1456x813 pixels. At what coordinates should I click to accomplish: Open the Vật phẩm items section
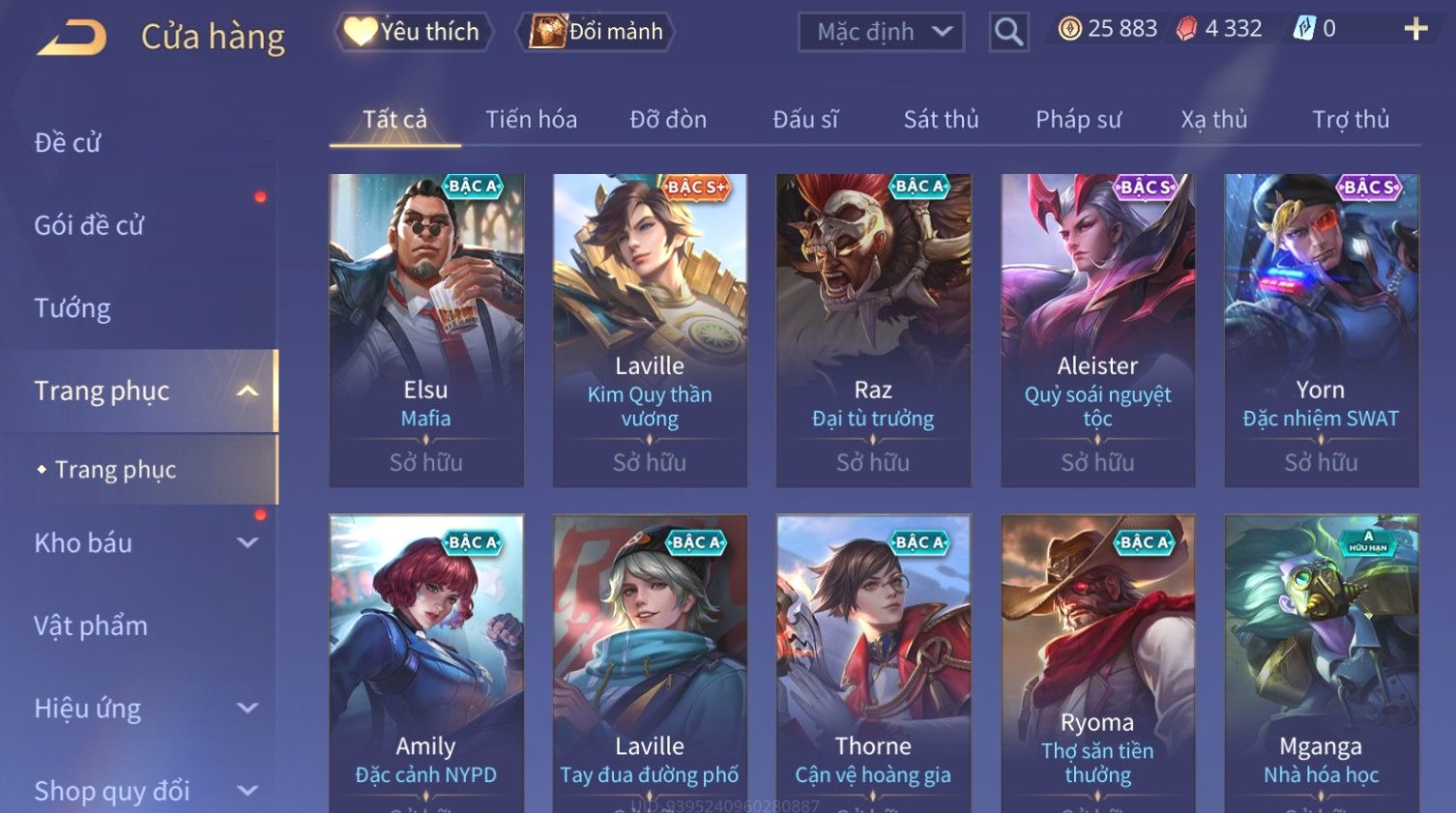[x=91, y=626]
